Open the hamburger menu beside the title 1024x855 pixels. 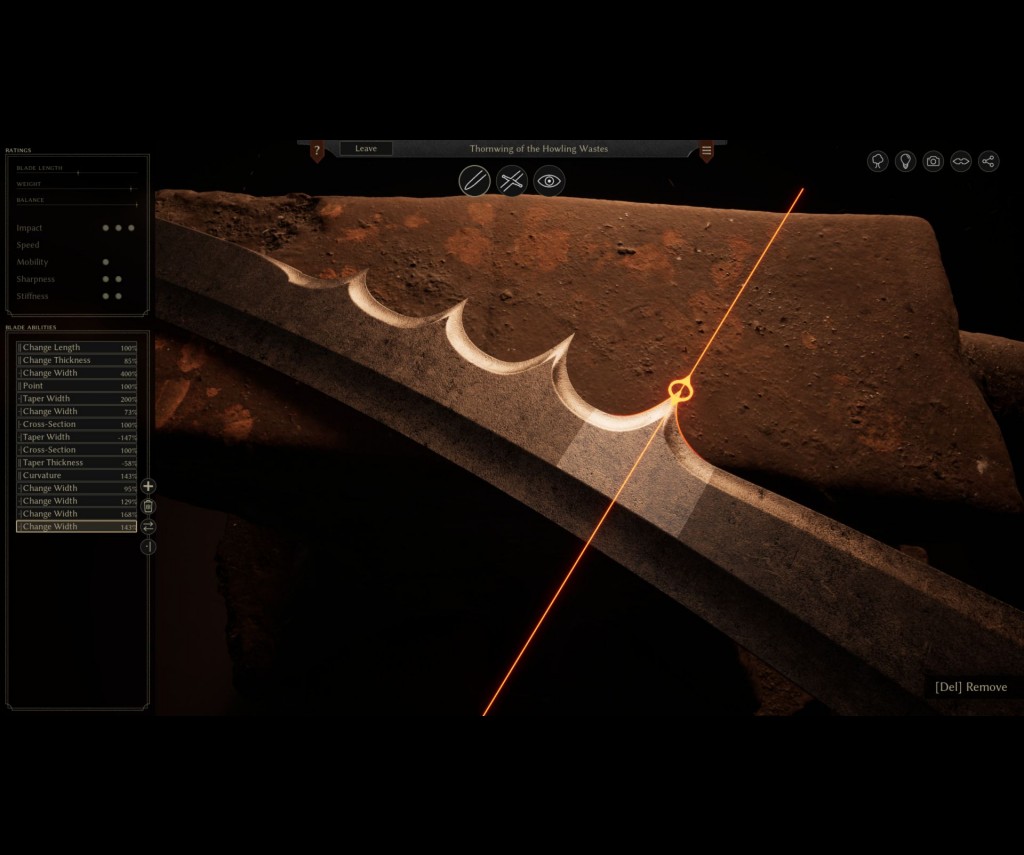tap(706, 151)
